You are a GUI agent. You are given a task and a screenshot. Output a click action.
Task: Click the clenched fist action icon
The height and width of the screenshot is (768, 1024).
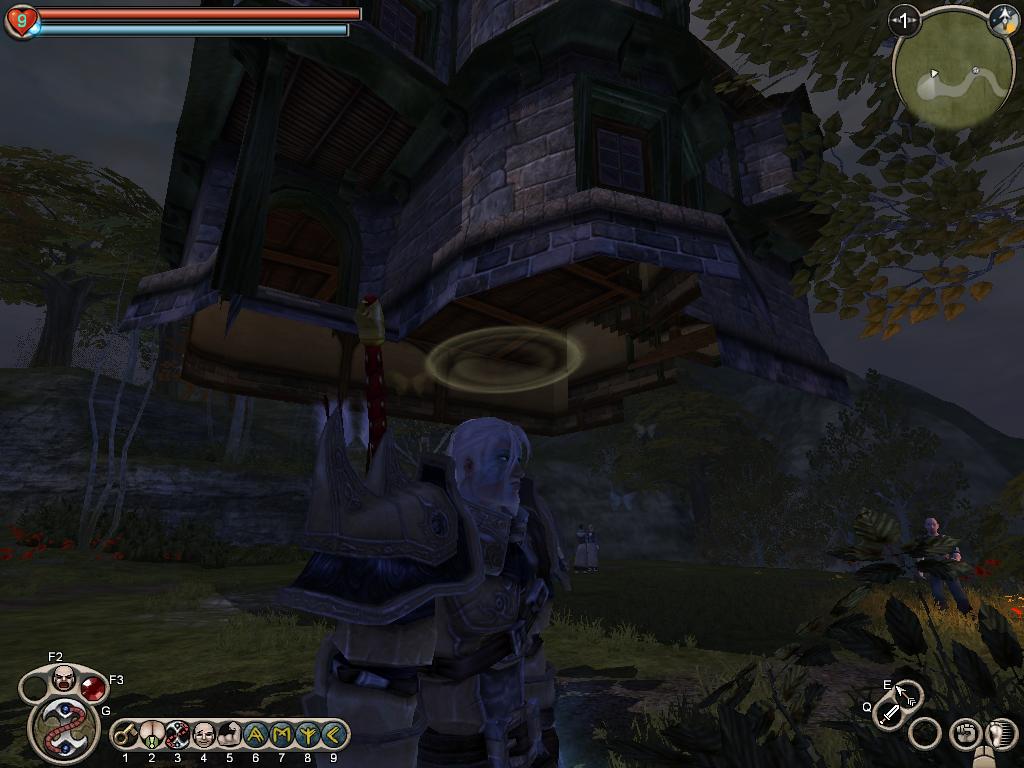(x=964, y=734)
